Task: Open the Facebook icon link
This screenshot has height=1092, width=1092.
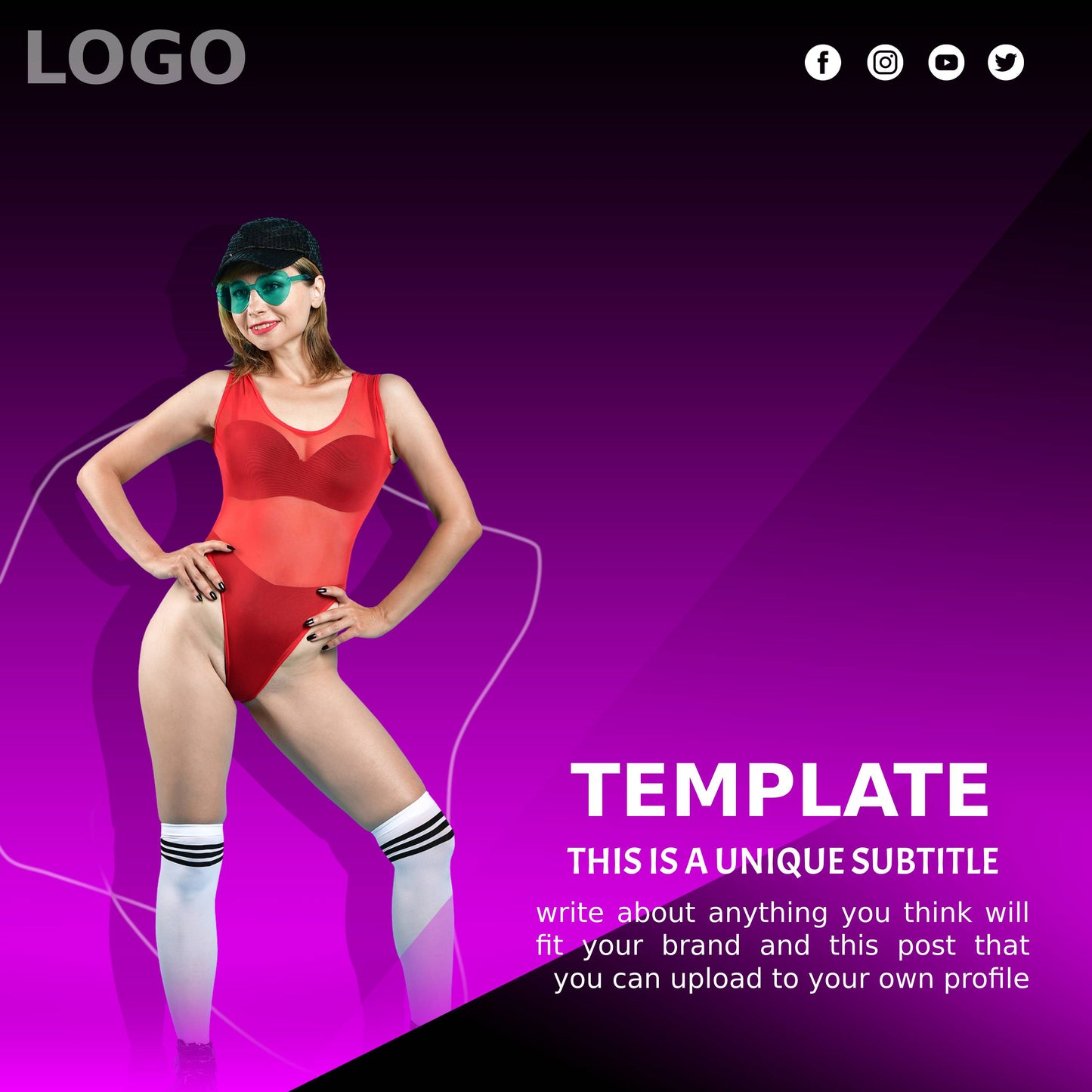Action: (823, 62)
